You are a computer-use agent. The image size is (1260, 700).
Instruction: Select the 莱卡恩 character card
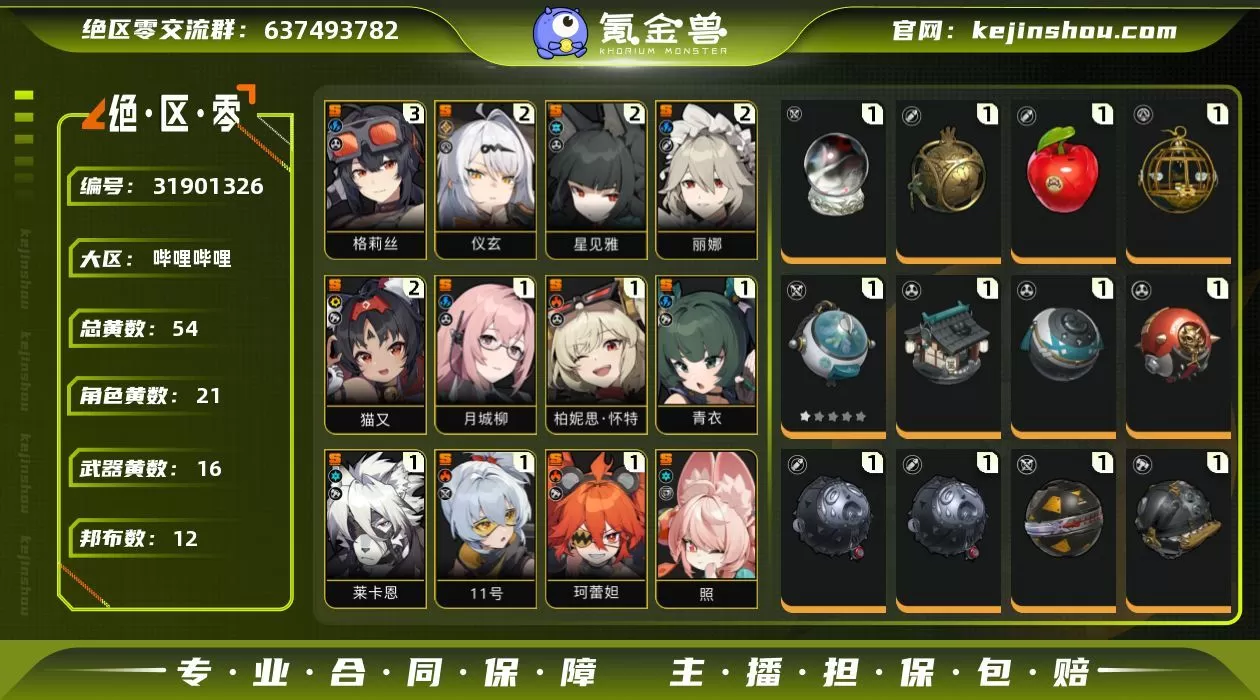(375, 527)
